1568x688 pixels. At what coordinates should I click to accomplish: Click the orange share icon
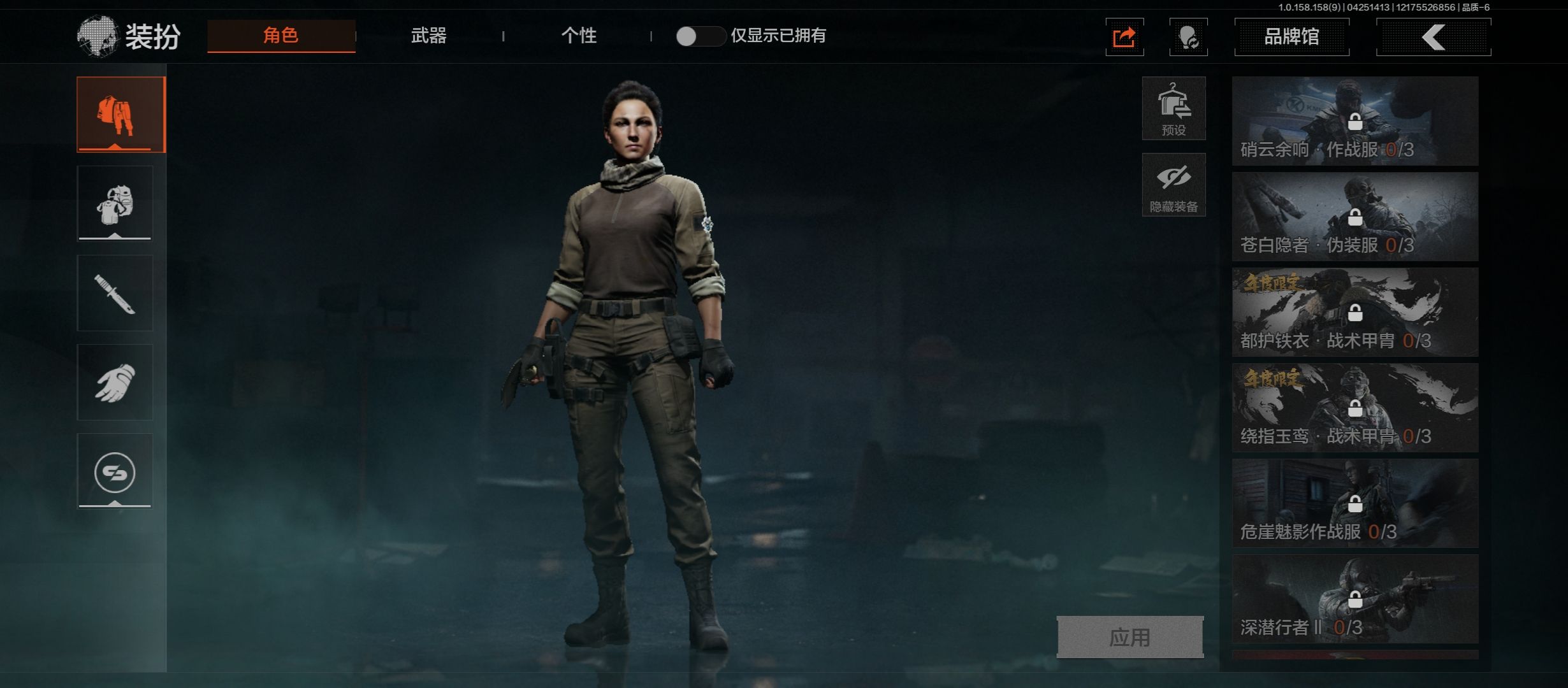1124,37
